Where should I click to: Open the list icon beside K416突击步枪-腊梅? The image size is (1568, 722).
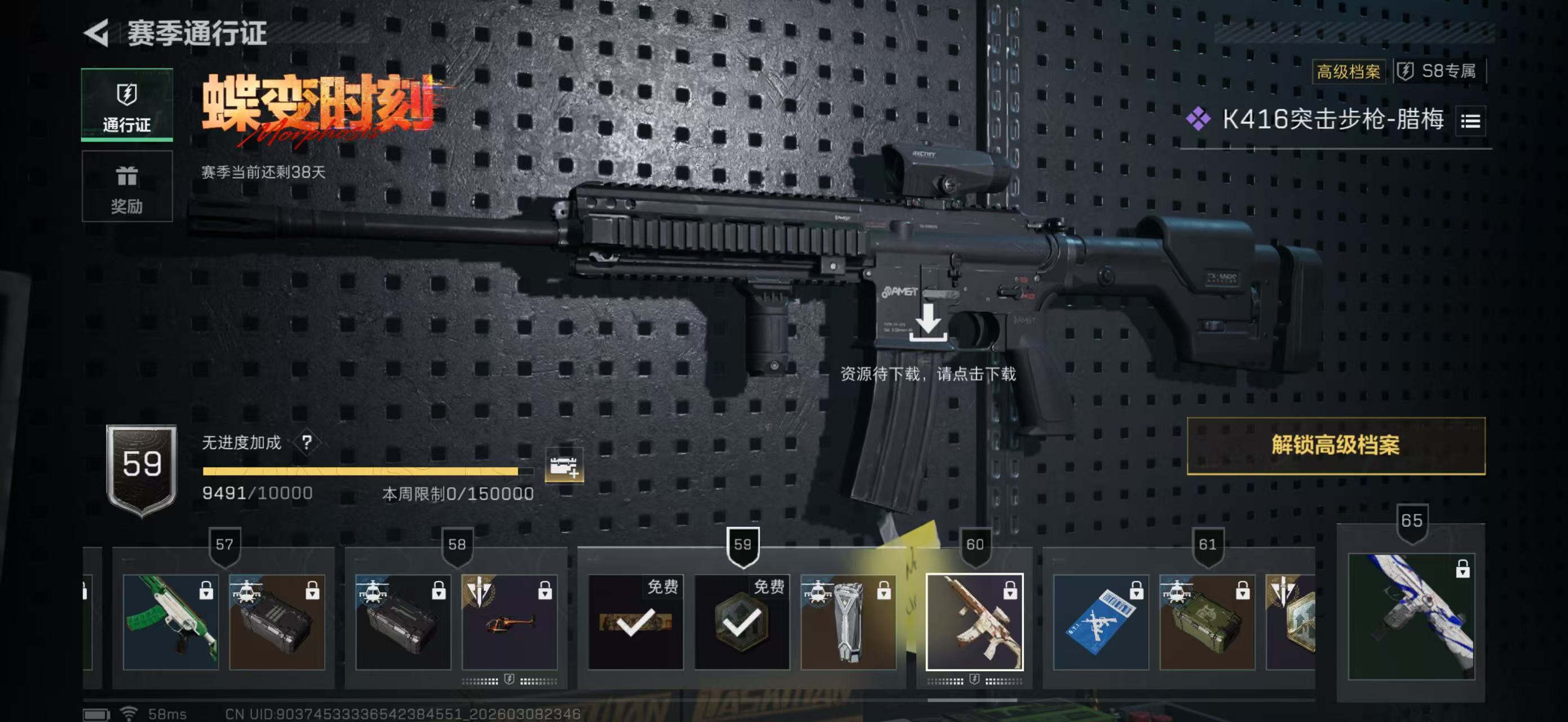click(1470, 121)
